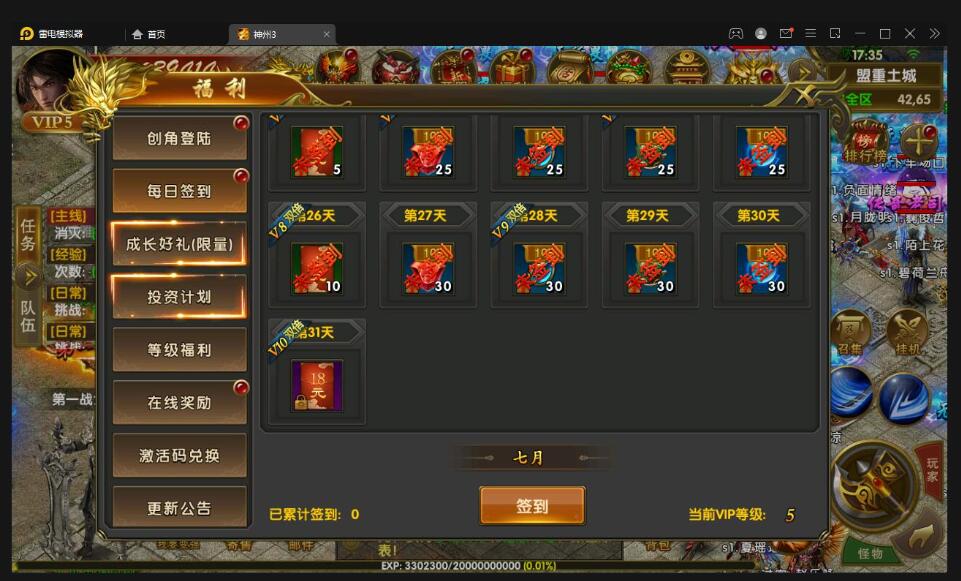This screenshot has height=581, width=961.
Task: Switch to the 首页 emulator tab
Action: 148,34
